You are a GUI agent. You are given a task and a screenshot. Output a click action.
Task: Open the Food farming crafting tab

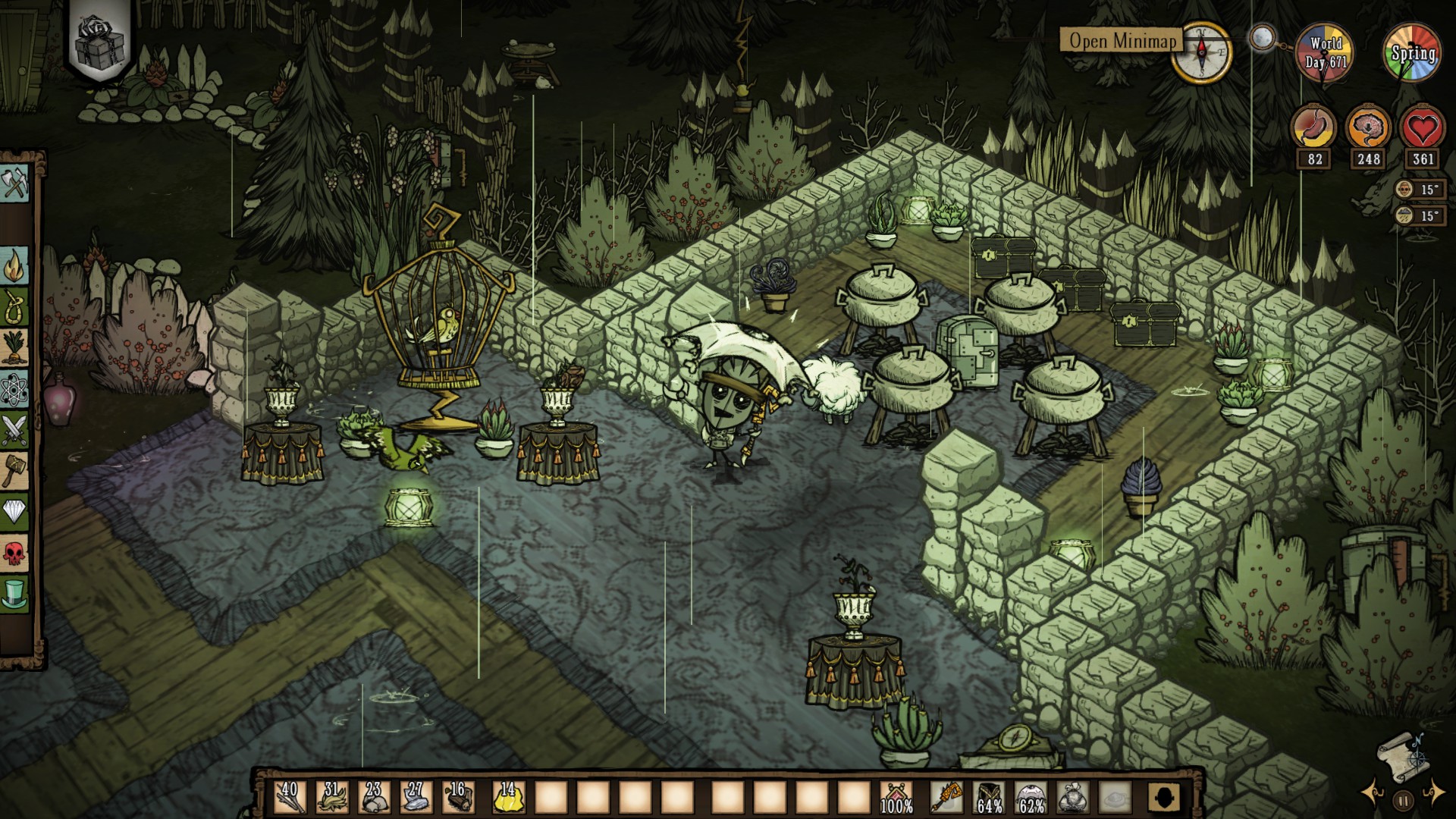pyautogui.click(x=14, y=348)
